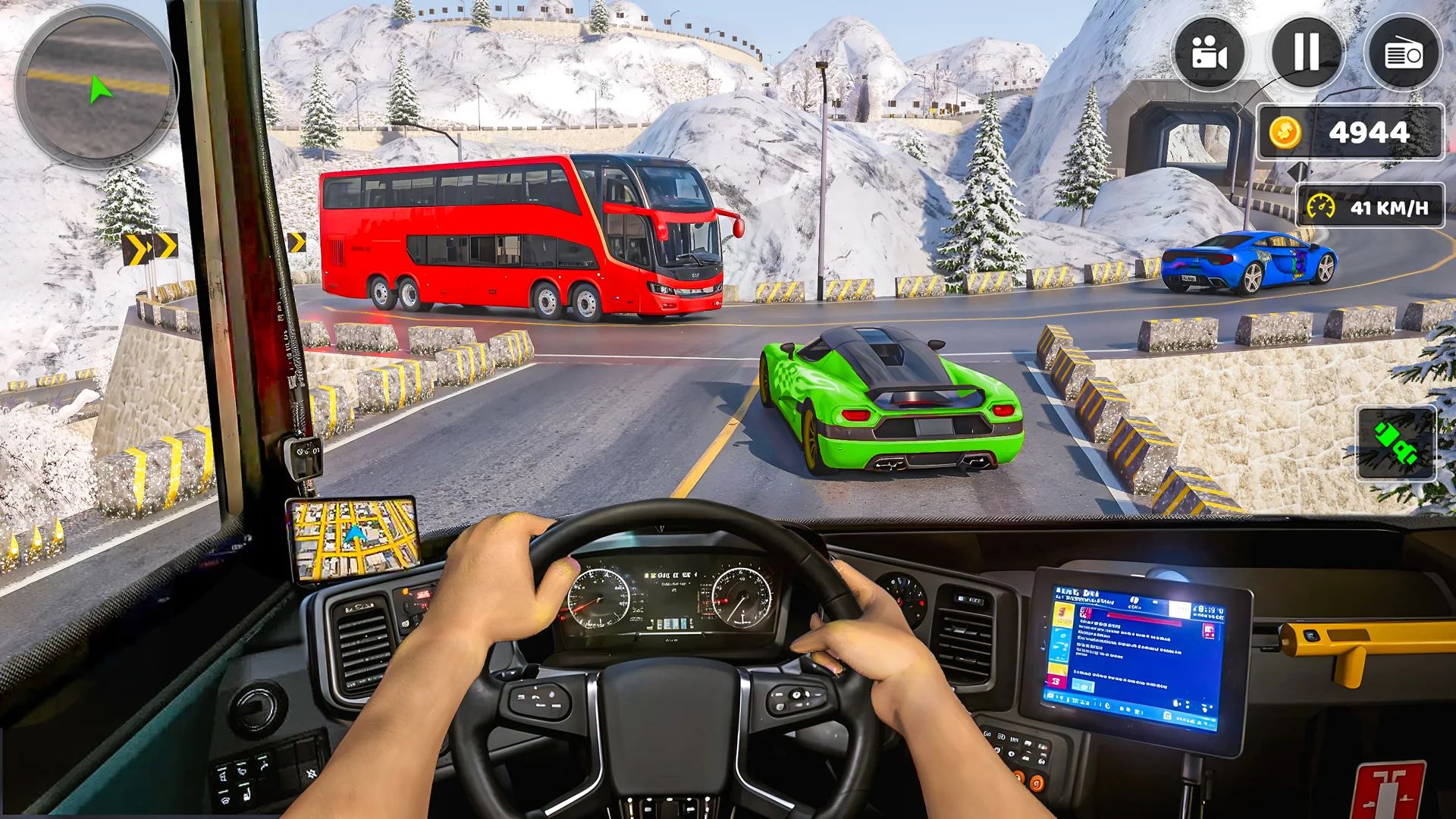Toggle recording with the camera button
Screen dimensions: 1456x819
(1211, 52)
